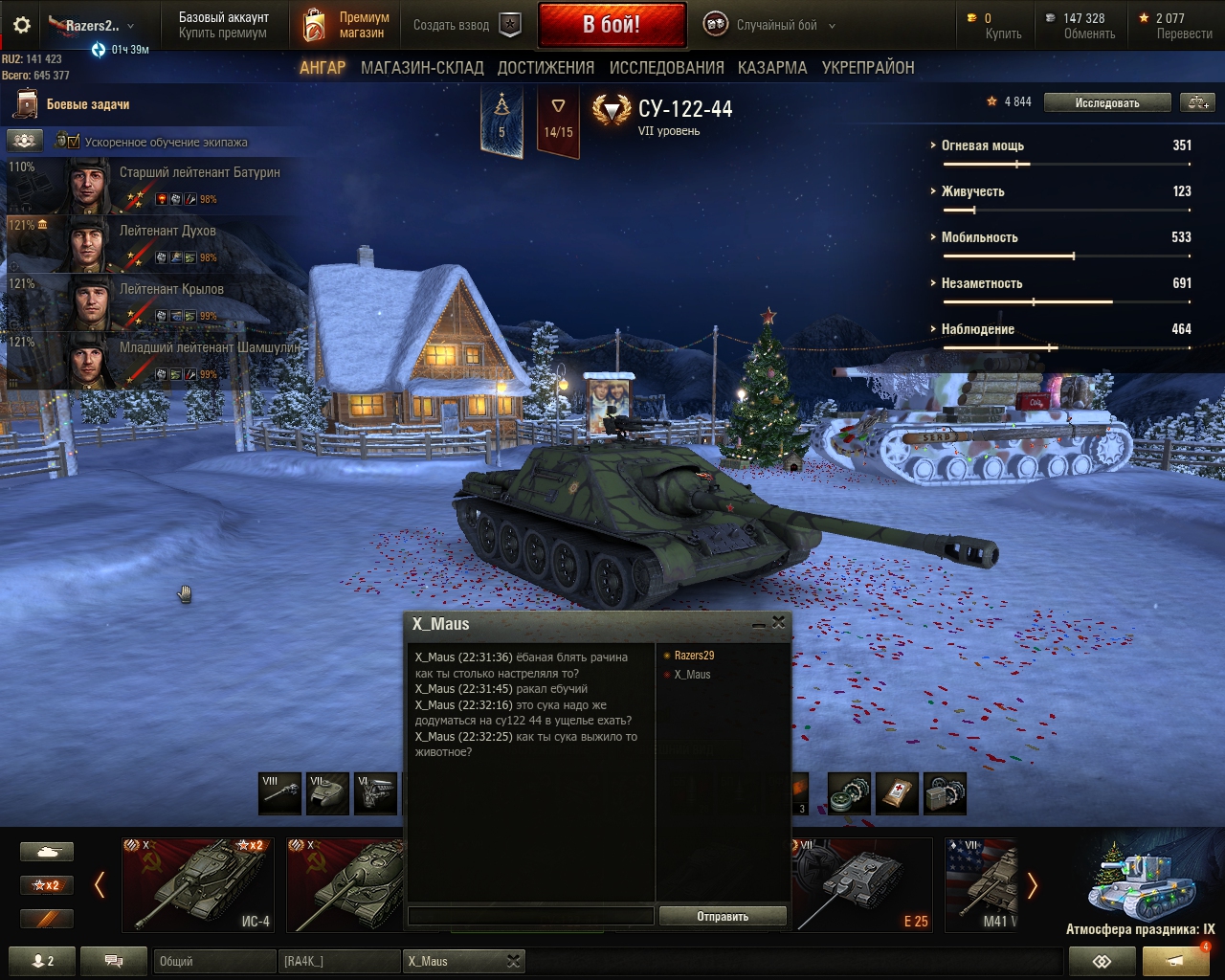Screen dimensions: 1225x980
Task: Send the chat message with Отправить
Action: (x=723, y=916)
